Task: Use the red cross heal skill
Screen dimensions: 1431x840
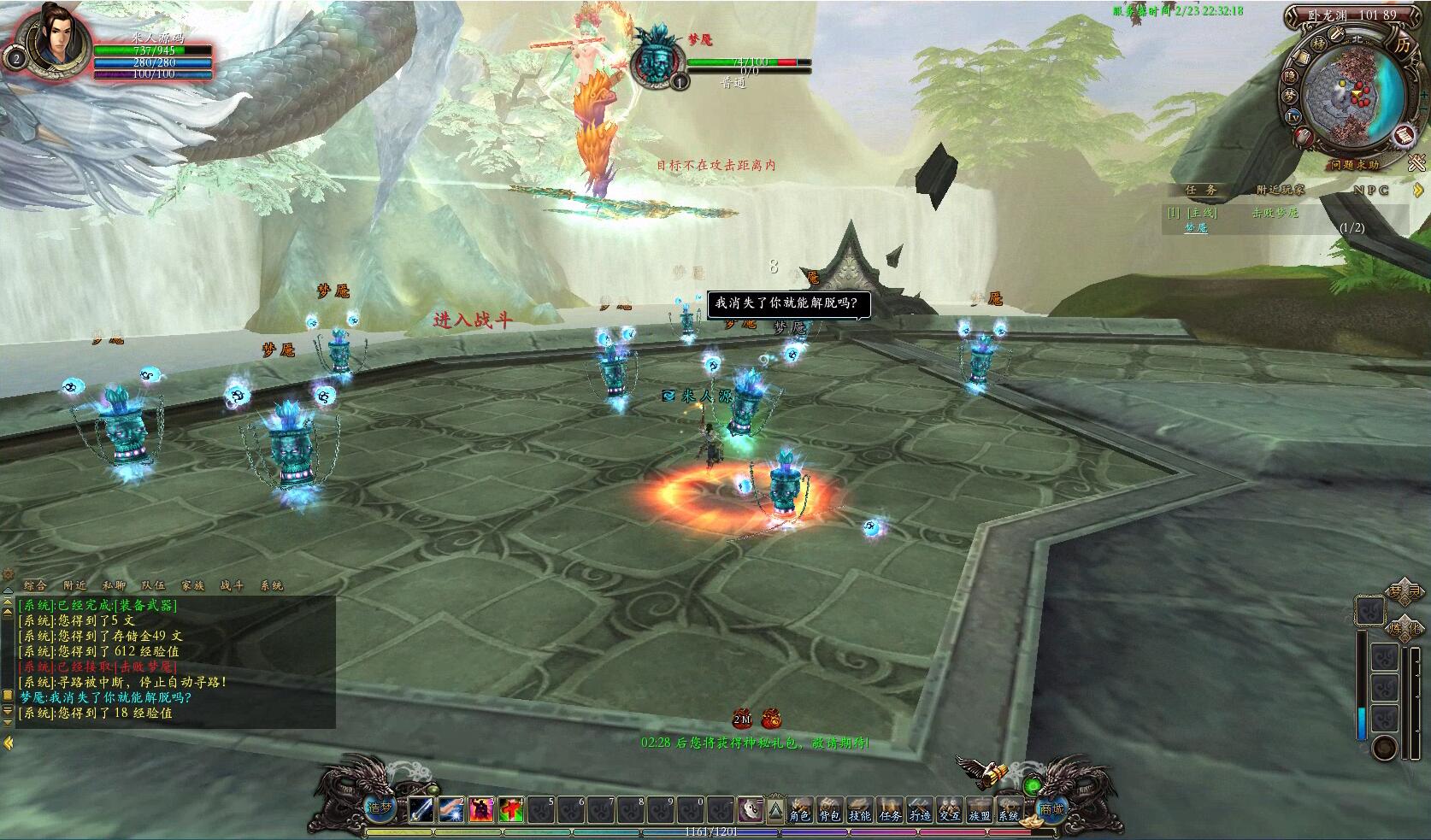Action: coord(511,809)
